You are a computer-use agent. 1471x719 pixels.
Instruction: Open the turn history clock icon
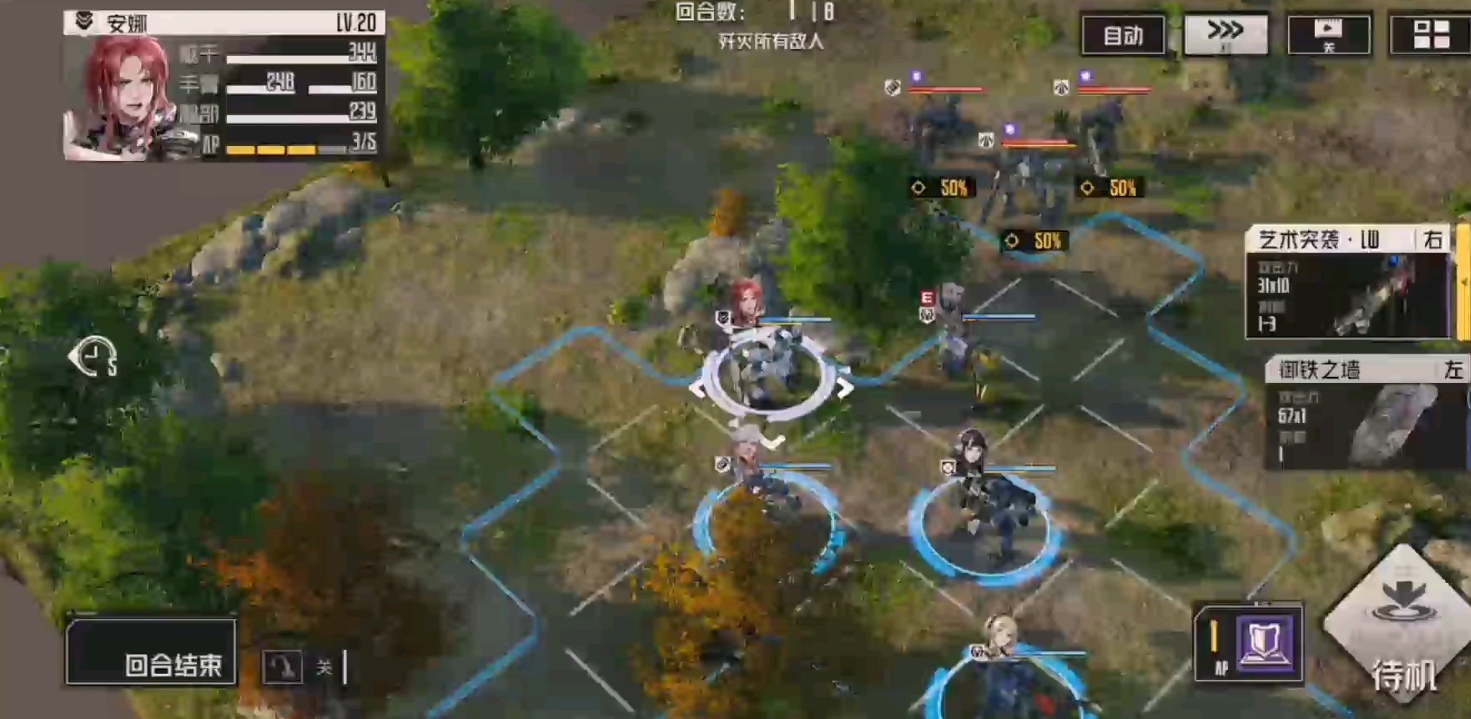tap(94, 356)
